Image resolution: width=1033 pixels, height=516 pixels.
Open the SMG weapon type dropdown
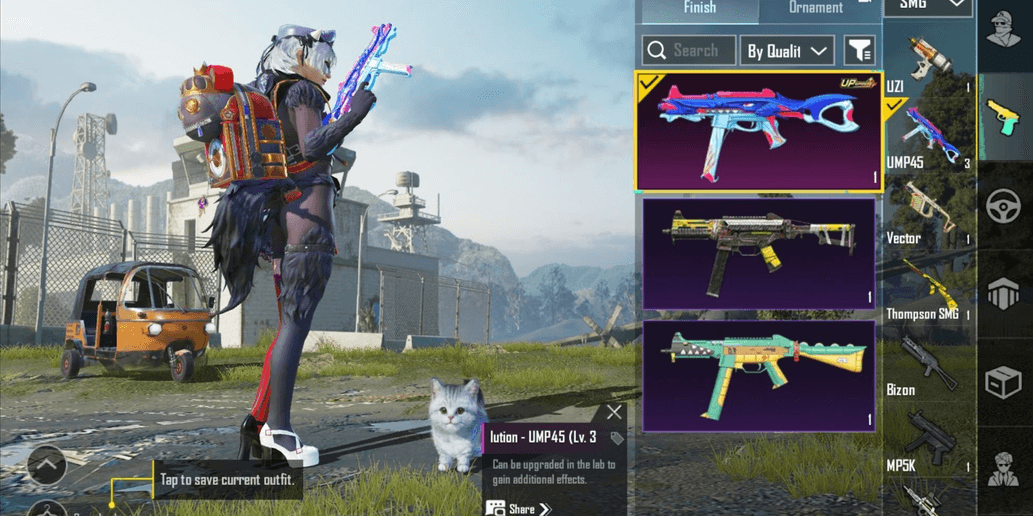[928, 5]
